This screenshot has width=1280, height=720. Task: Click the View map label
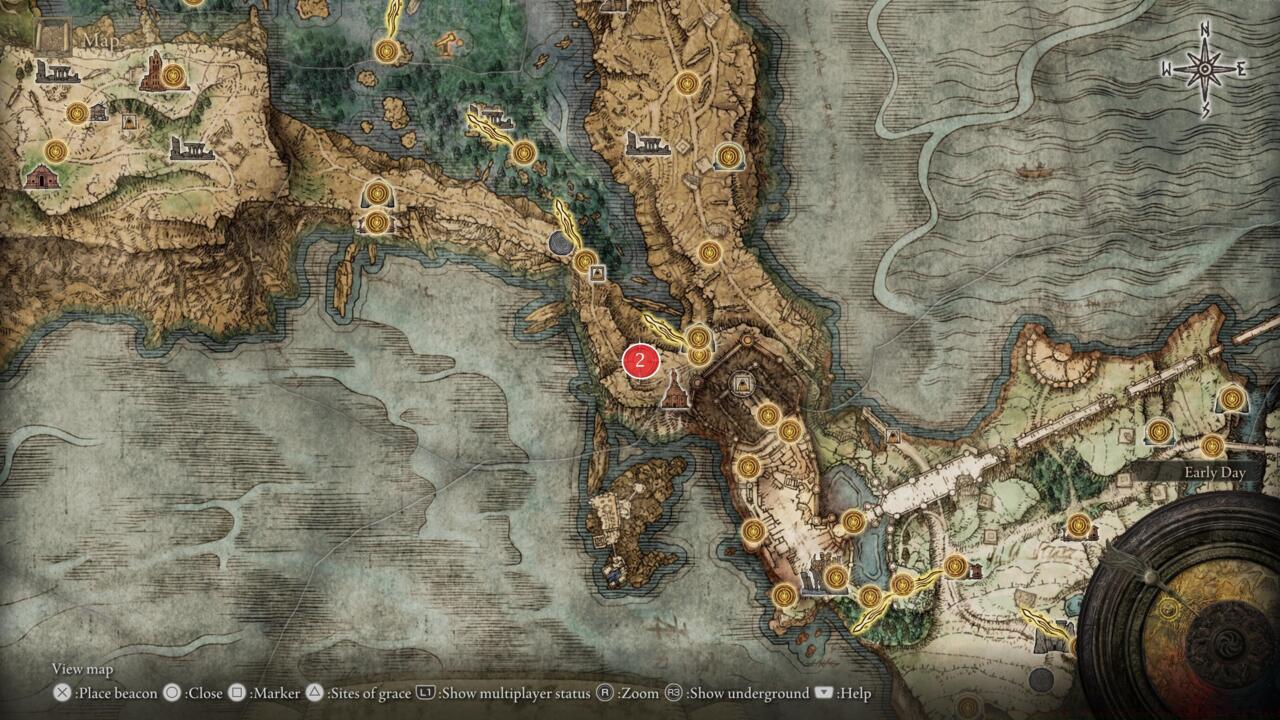[x=81, y=670]
